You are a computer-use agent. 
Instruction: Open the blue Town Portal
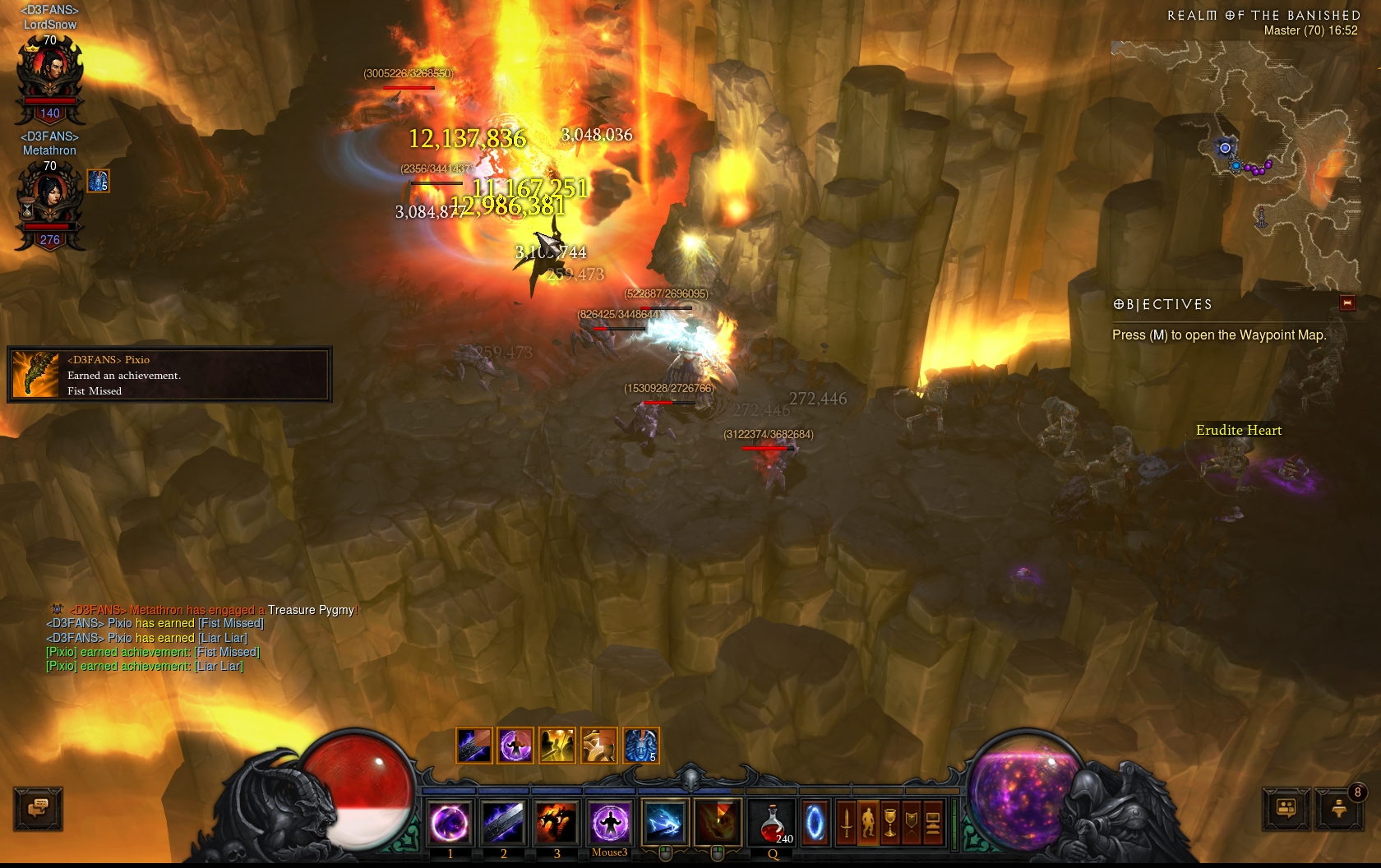pos(815,822)
